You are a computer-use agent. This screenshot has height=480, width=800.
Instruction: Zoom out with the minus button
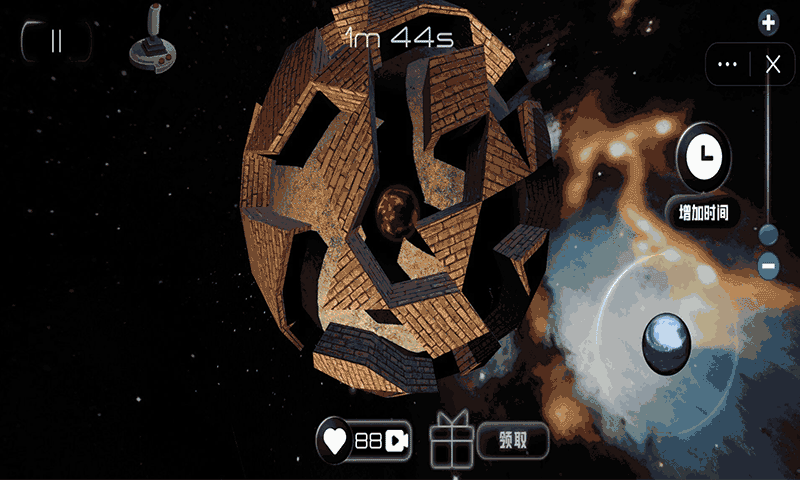[x=768, y=266]
